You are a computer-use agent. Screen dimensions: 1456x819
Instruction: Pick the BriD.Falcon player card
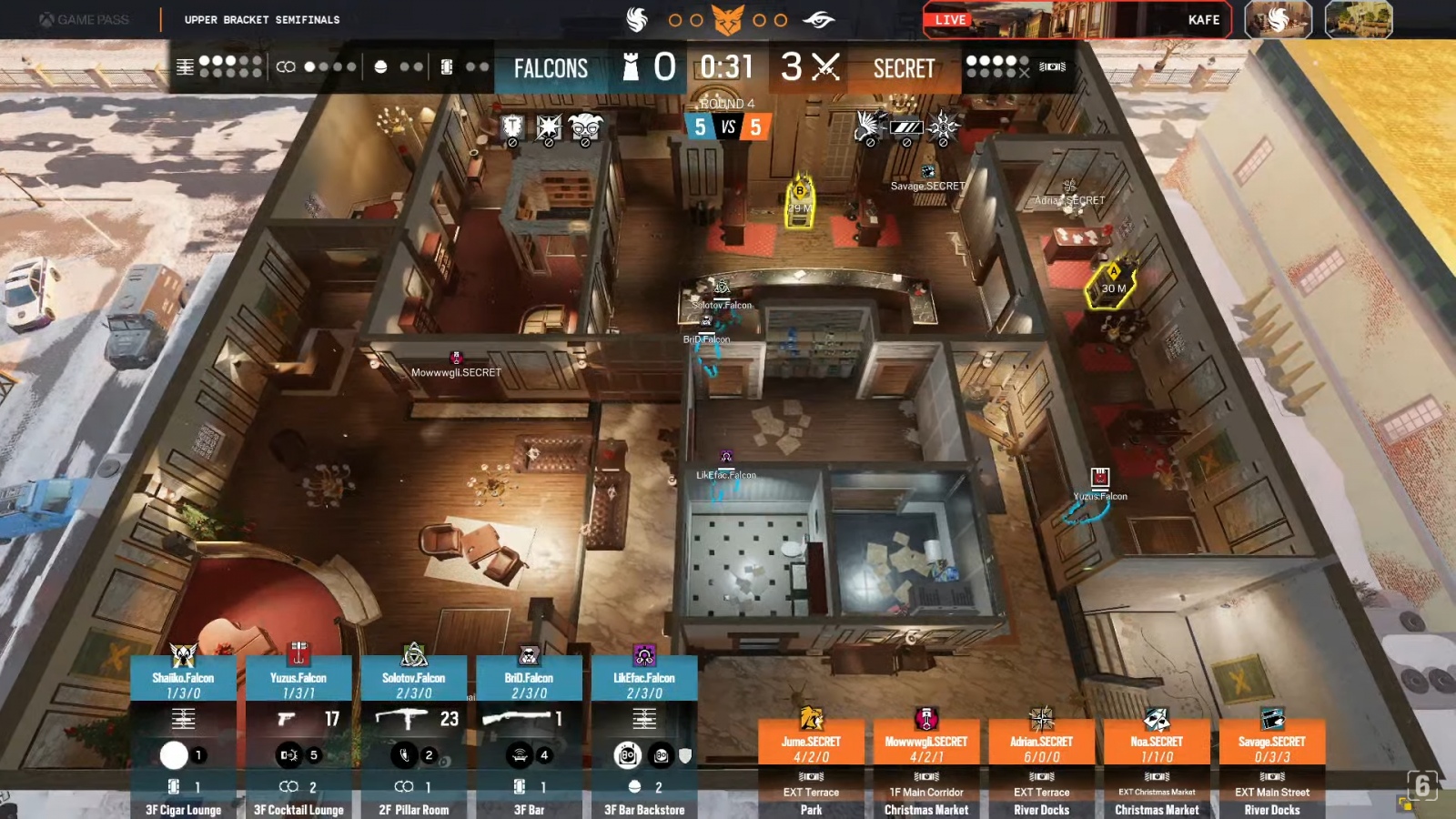click(x=529, y=684)
